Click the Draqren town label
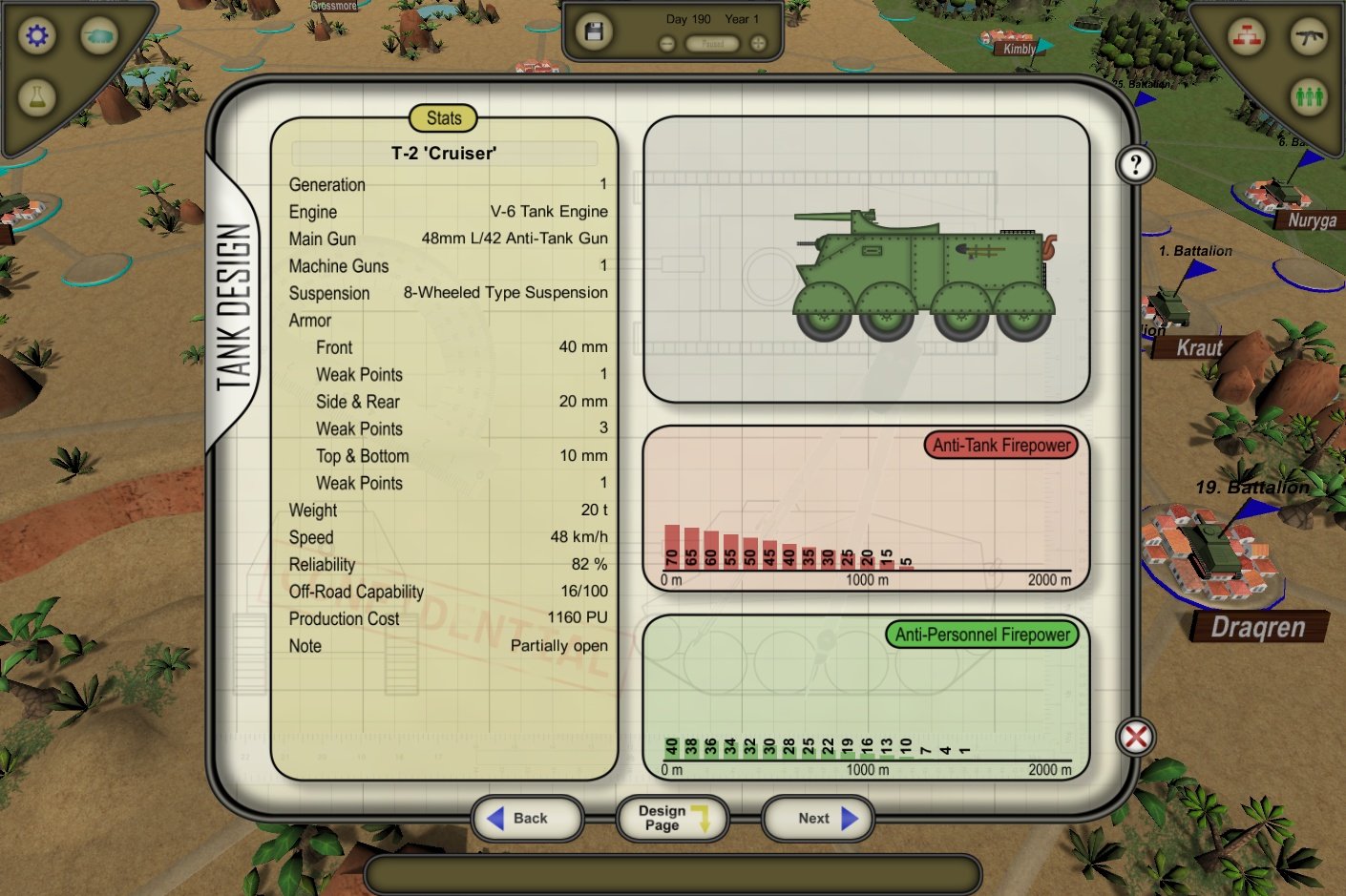 coord(1257,628)
